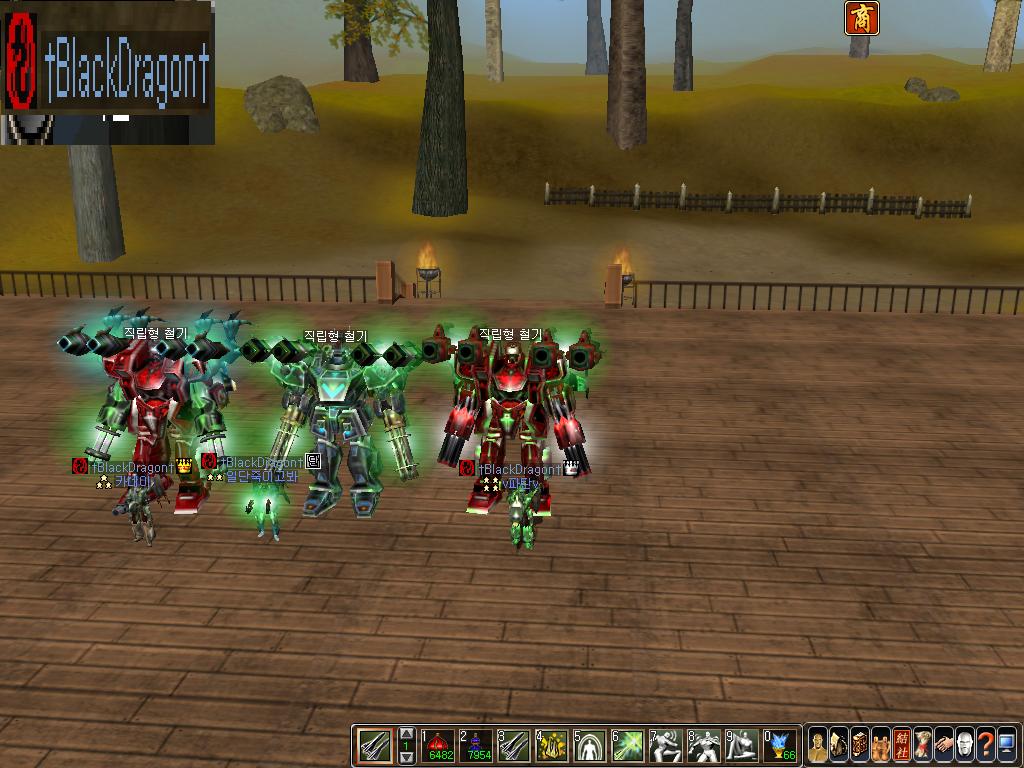1024x768 pixels.
Task: Click the hotbar page down arrow
Action: point(406,757)
